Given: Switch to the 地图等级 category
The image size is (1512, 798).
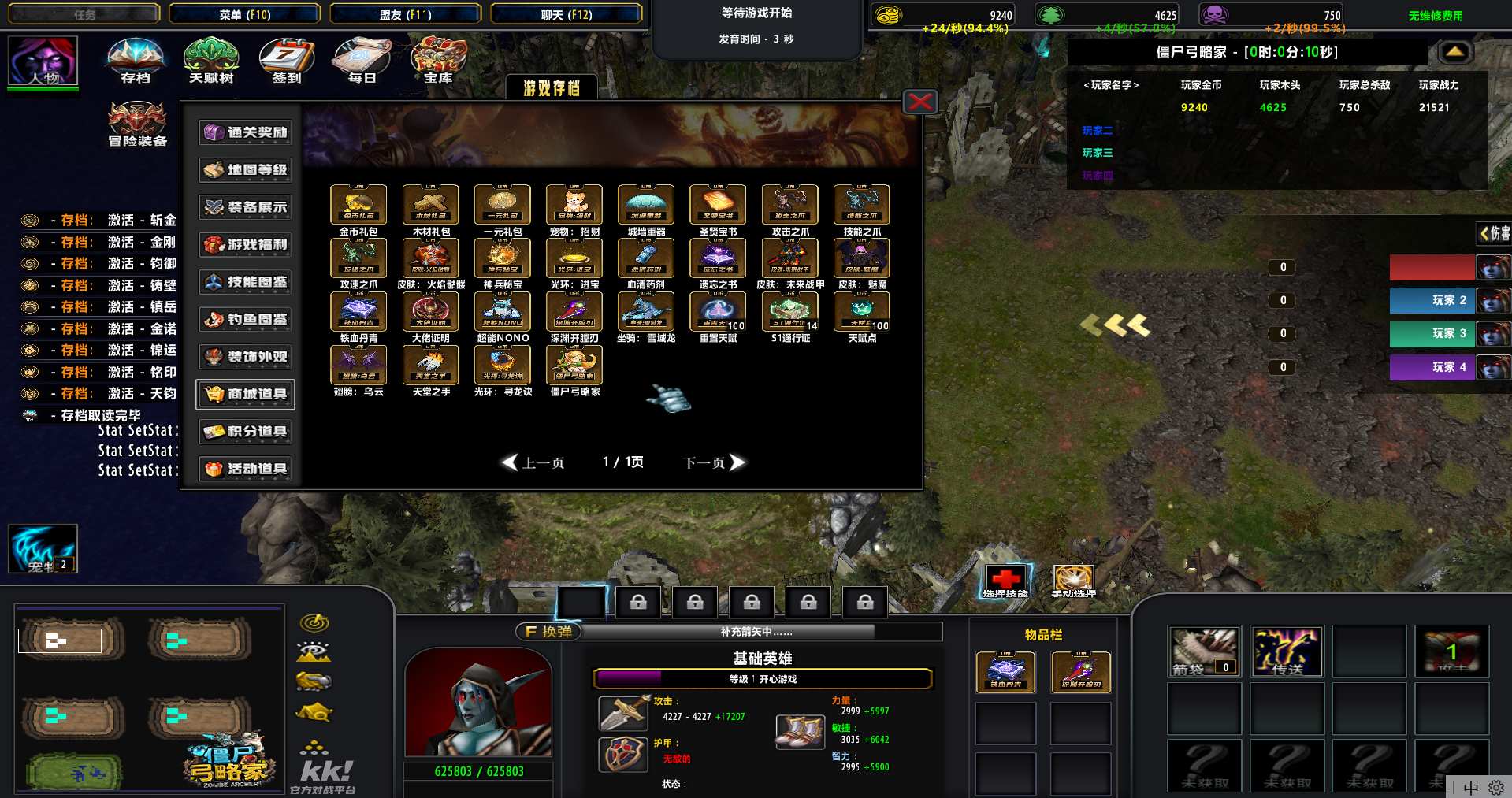Looking at the screenshot, I should click(246, 169).
